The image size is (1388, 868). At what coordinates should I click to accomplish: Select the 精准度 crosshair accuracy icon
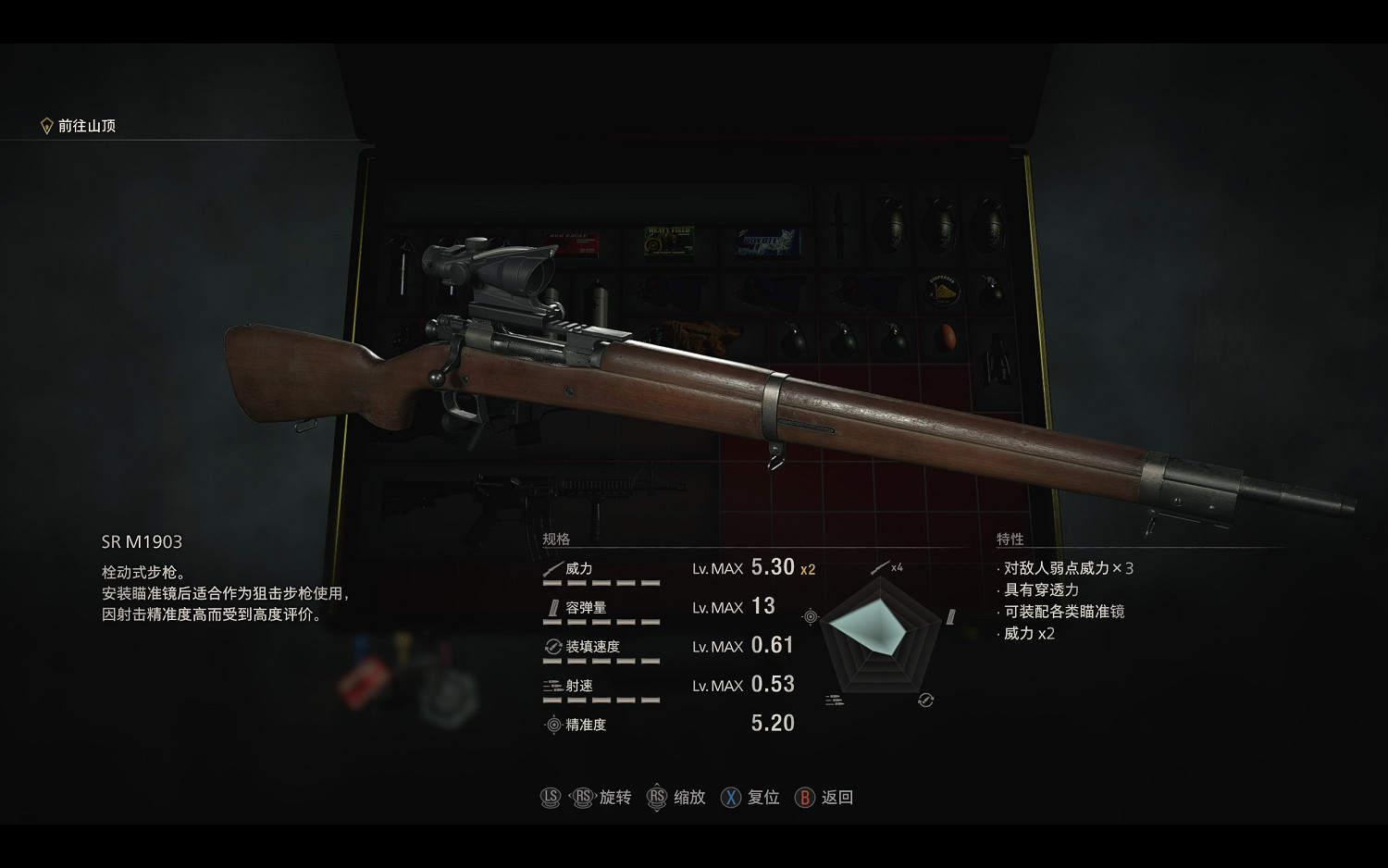click(x=554, y=724)
